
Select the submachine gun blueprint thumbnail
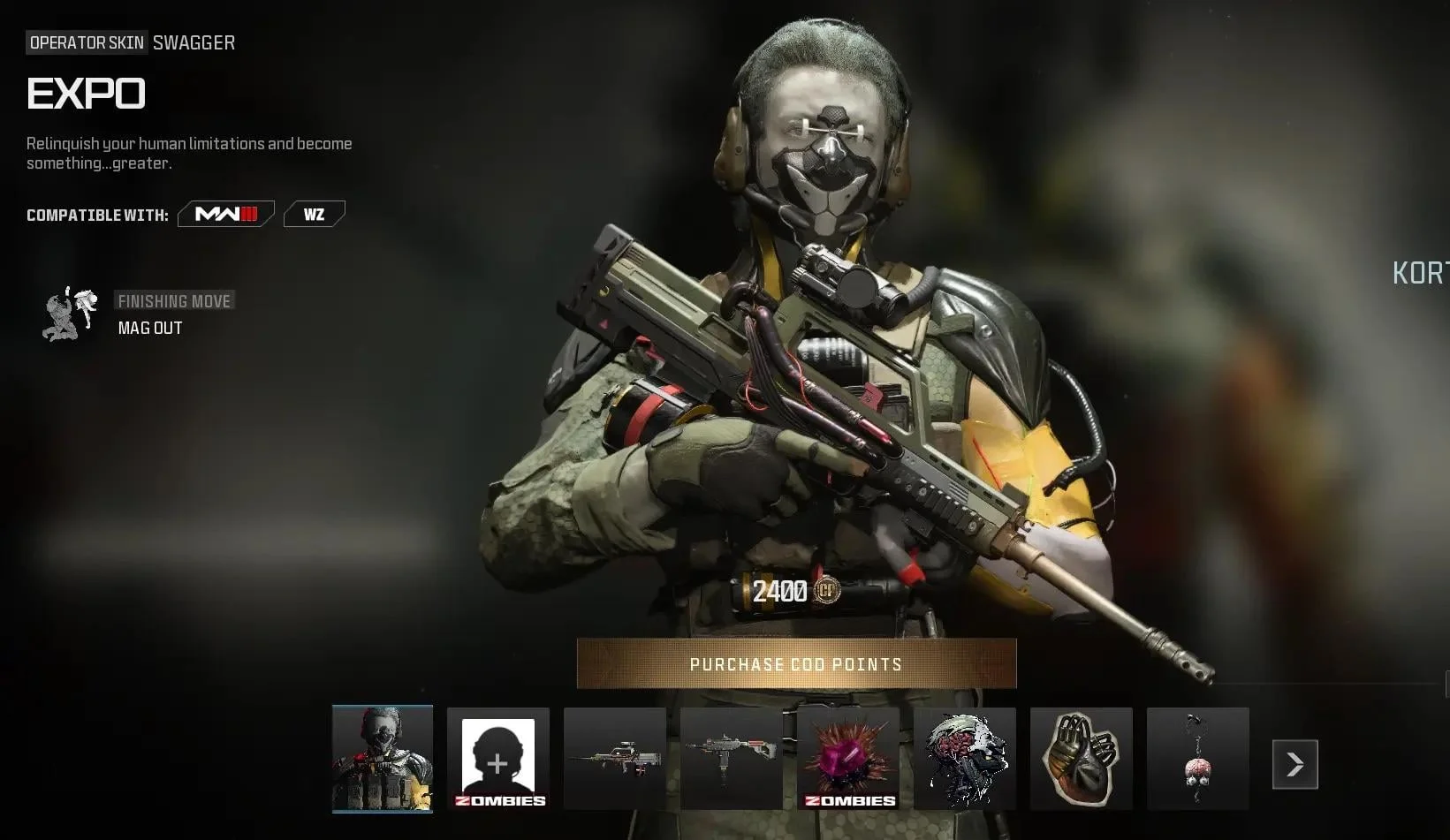(x=732, y=758)
